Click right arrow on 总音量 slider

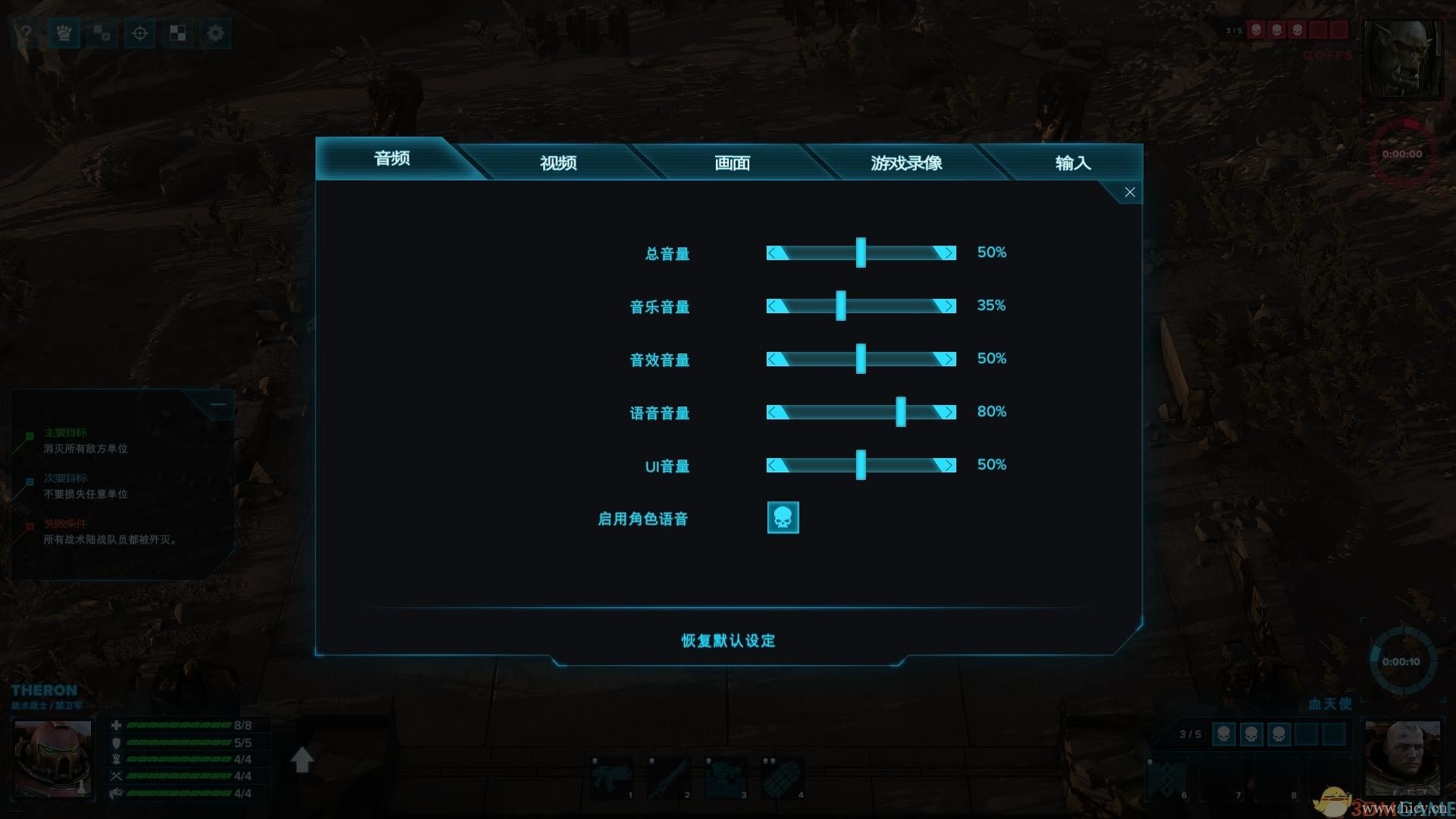pyautogui.click(x=948, y=253)
